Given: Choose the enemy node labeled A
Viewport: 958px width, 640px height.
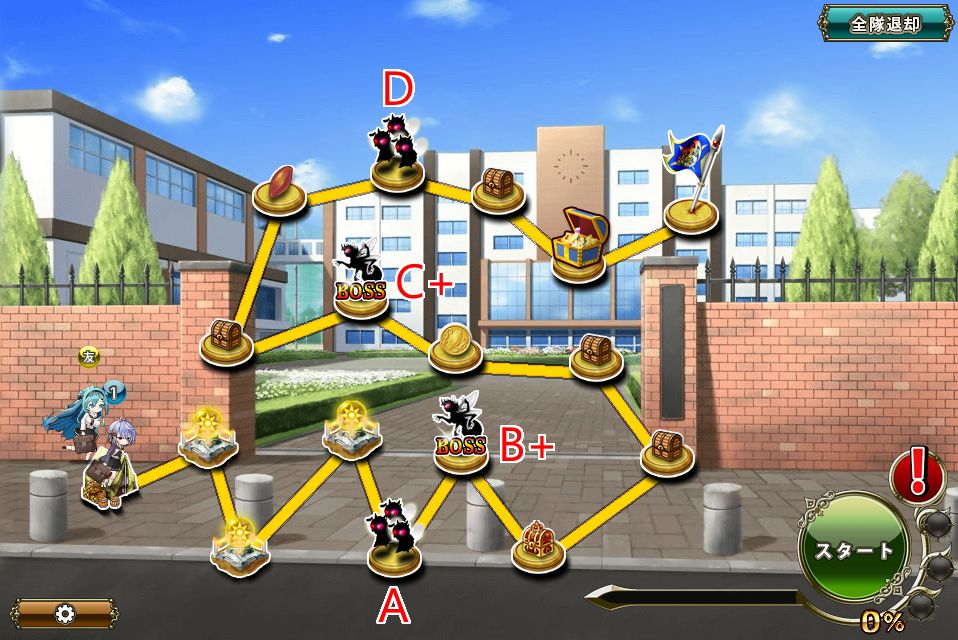Looking at the screenshot, I should point(394,545).
